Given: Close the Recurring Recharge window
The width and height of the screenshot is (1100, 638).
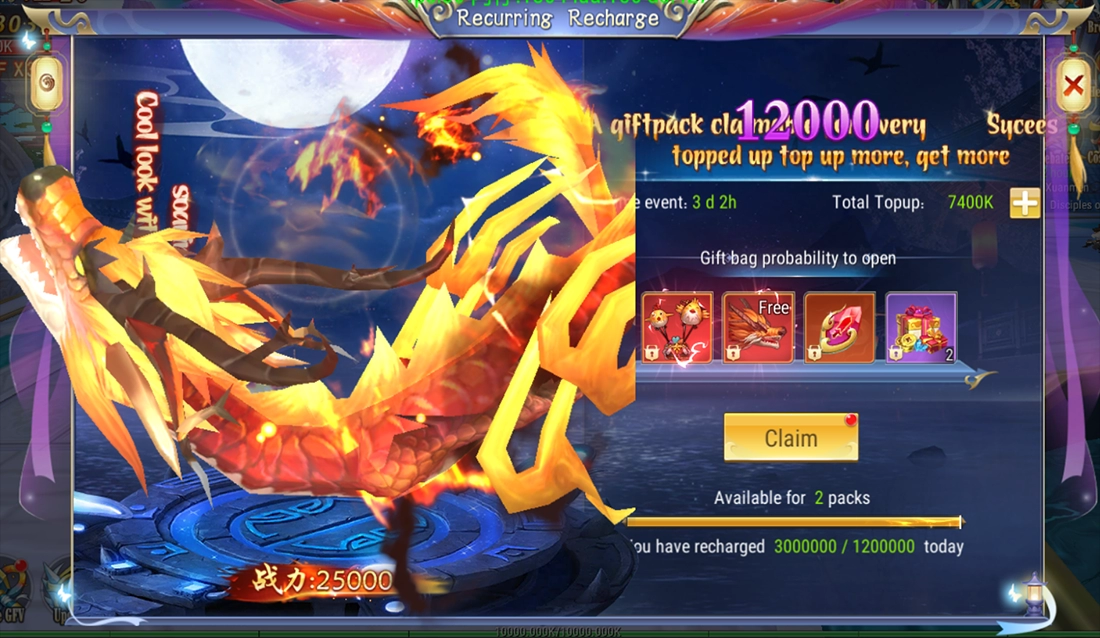Looking at the screenshot, I should (x=1073, y=87).
